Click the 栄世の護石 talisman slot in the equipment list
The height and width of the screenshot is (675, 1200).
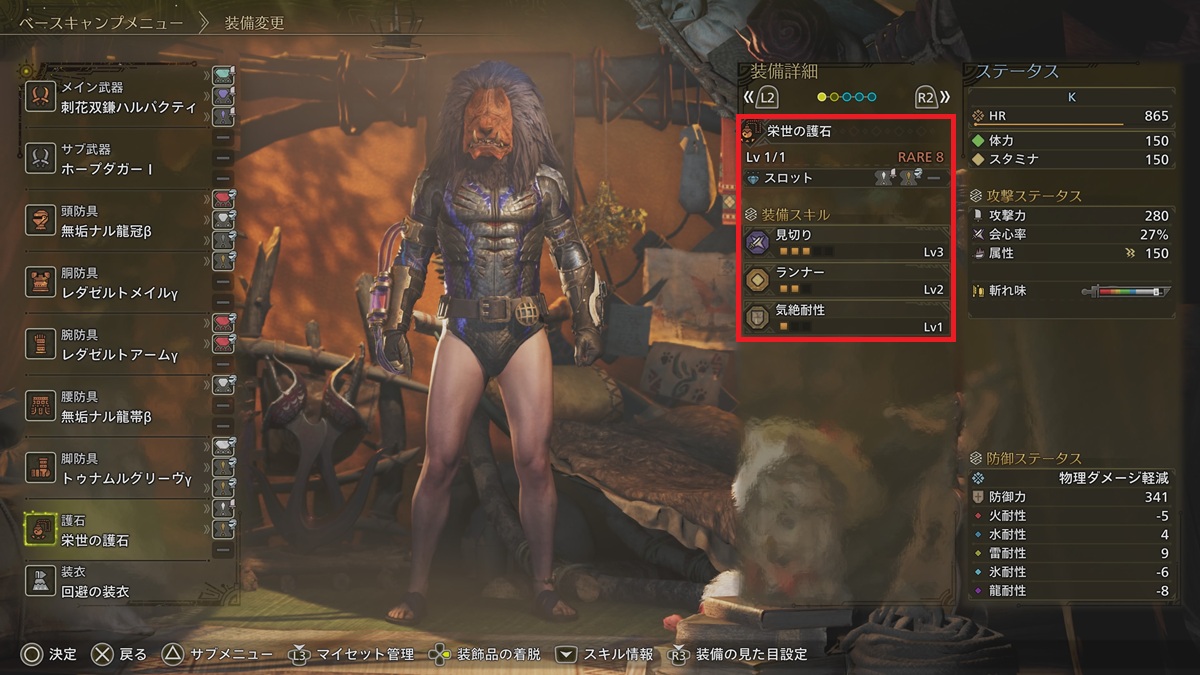(x=120, y=531)
